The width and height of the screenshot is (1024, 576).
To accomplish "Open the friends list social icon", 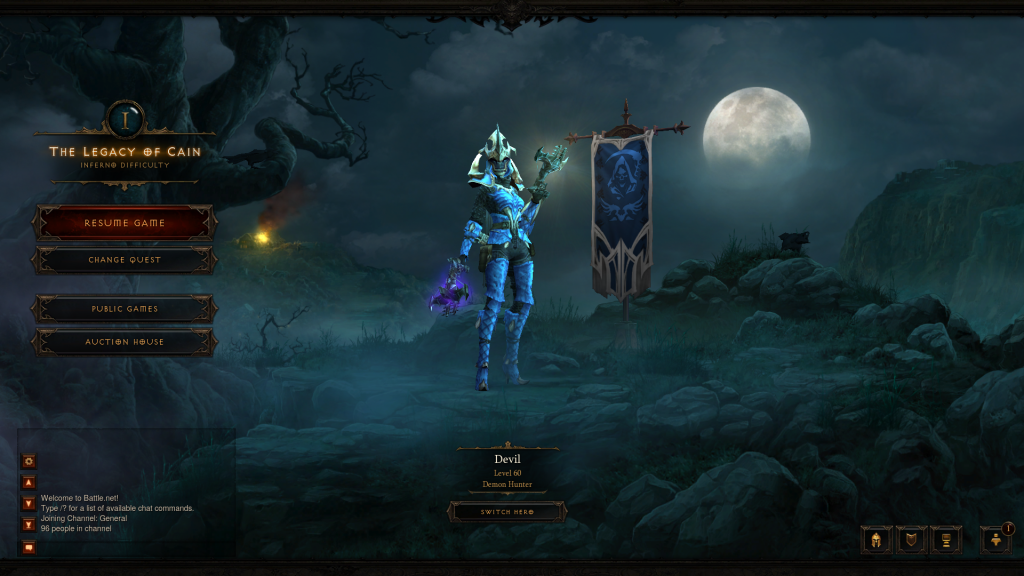I will 995,540.
